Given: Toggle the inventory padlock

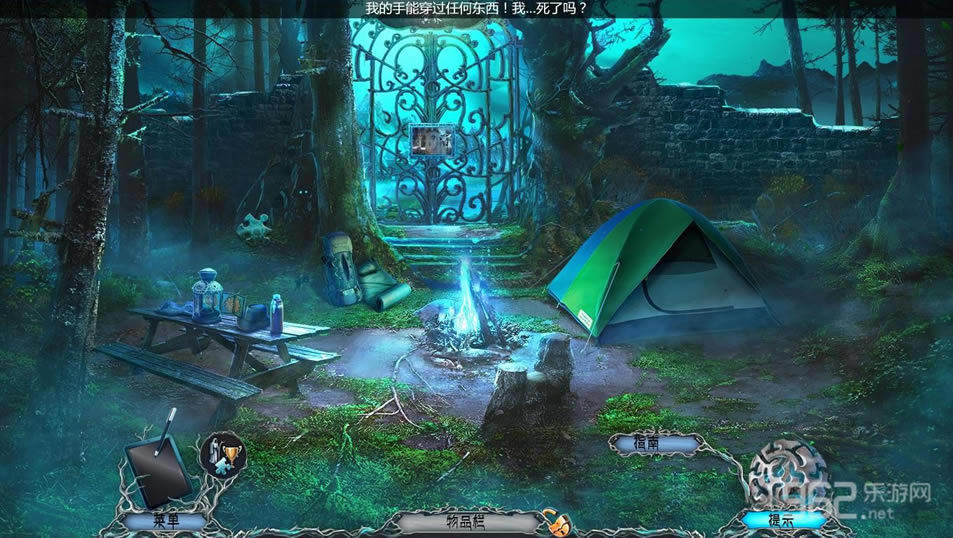Looking at the screenshot, I should (x=552, y=520).
